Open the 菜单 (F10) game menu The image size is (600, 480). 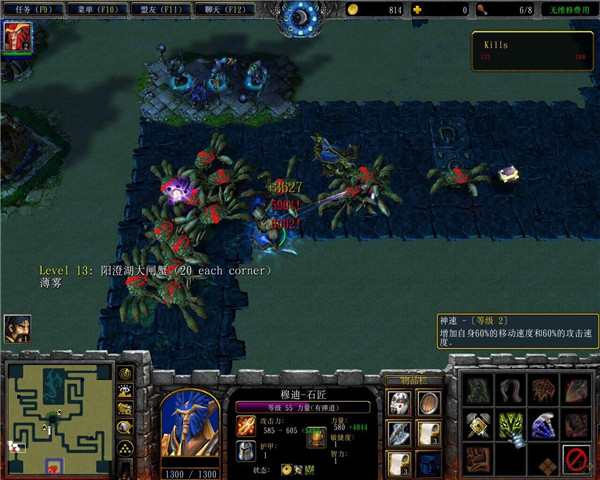(x=95, y=9)
